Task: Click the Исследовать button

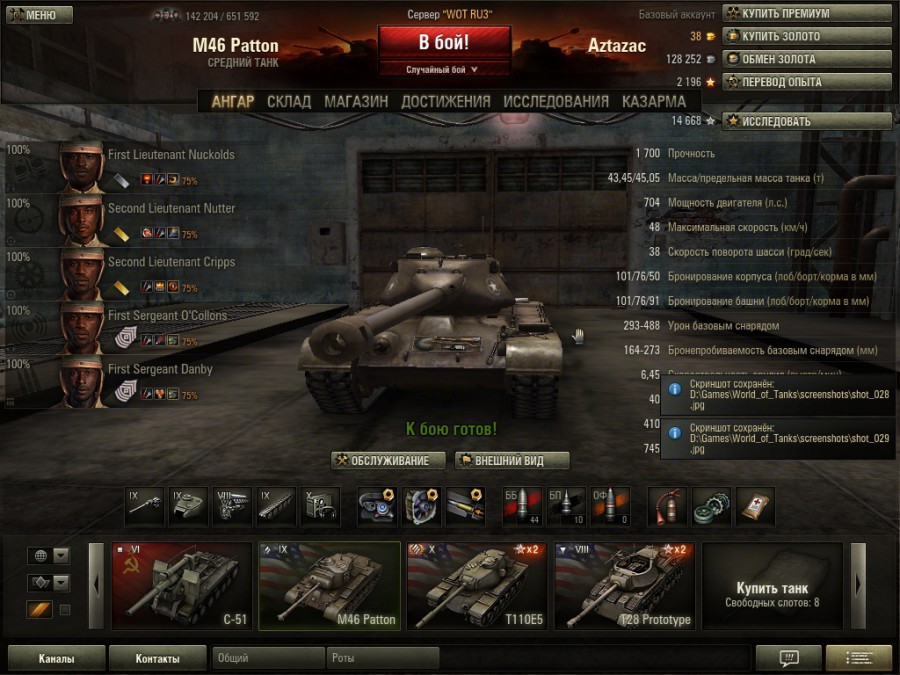Action: tap(806, 121)
